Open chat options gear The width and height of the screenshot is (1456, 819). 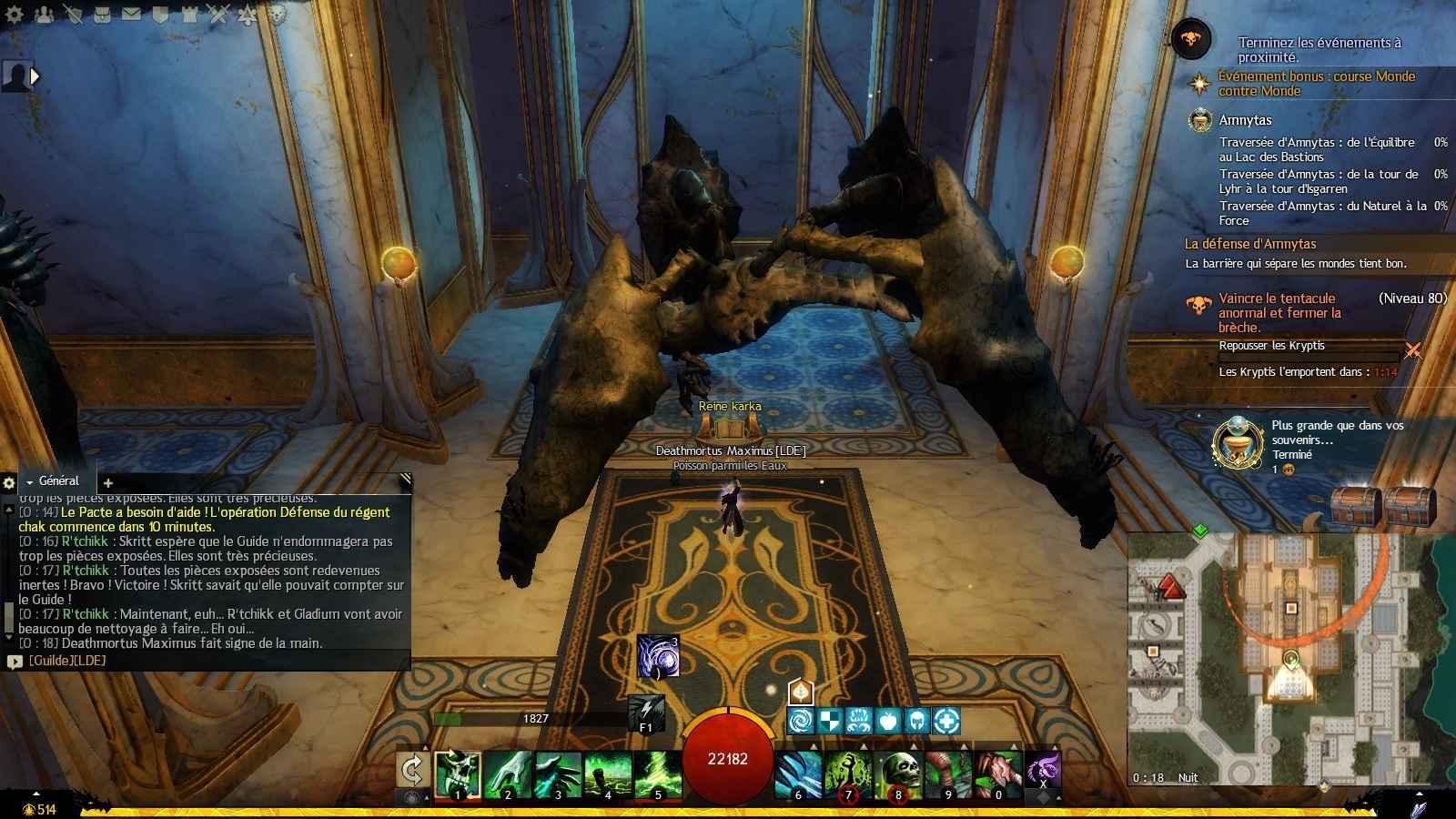(9, 483)
